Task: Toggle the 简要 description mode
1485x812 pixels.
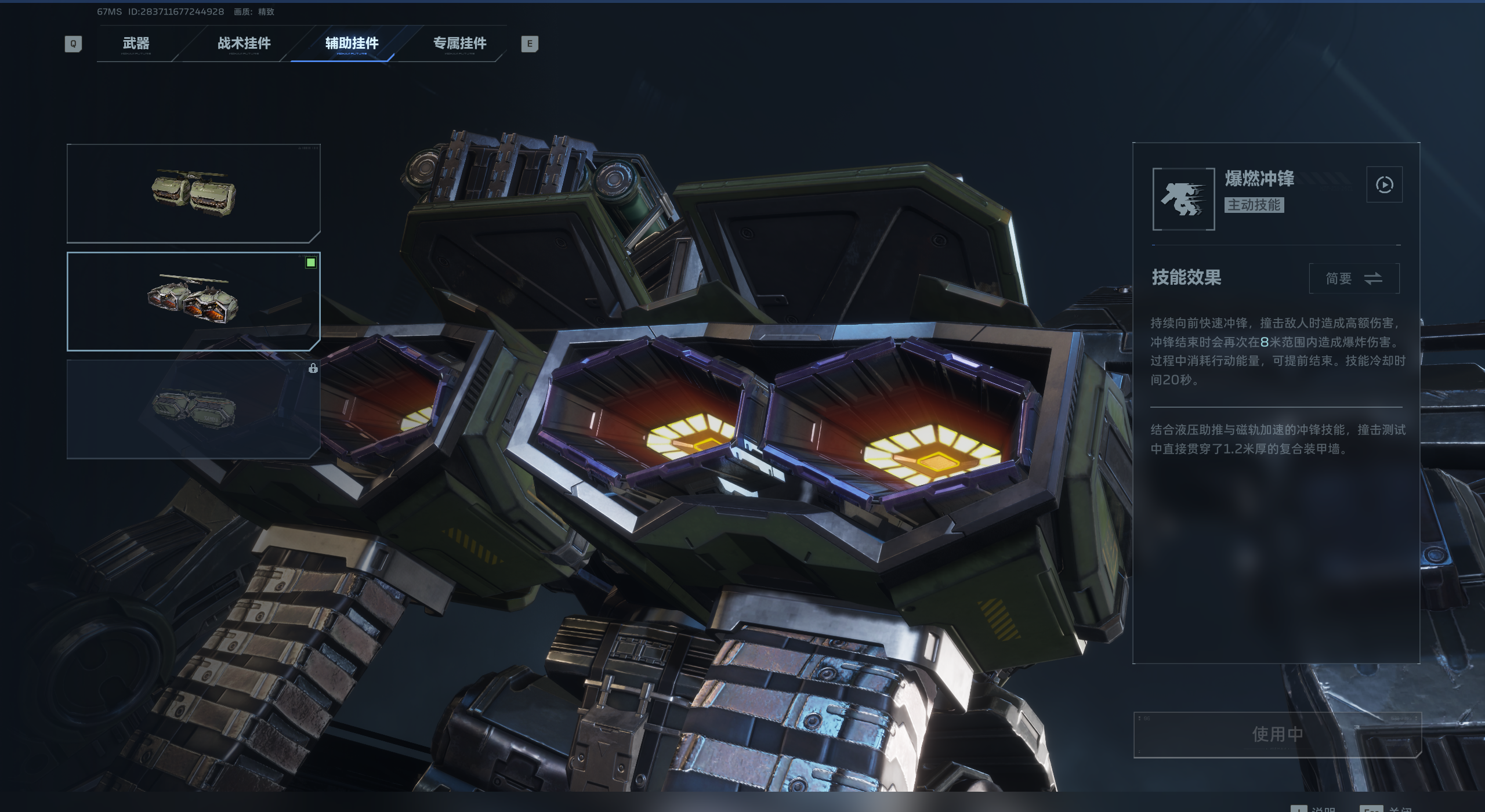Action: [x=1354, y=278]
